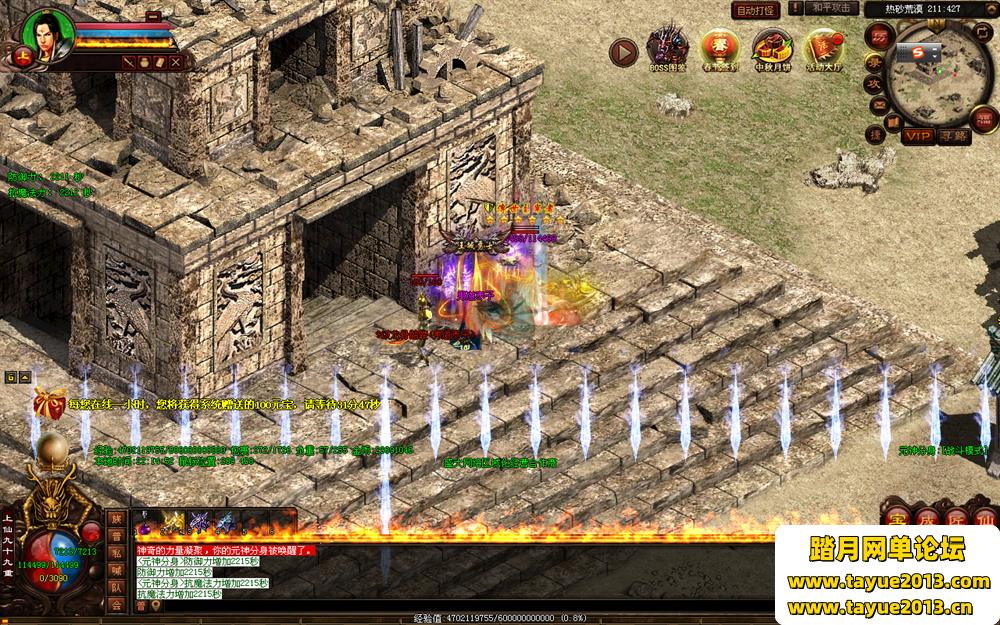
Task: Toggle the 自动打怪 auto-fight button
Action: (755, 9)
